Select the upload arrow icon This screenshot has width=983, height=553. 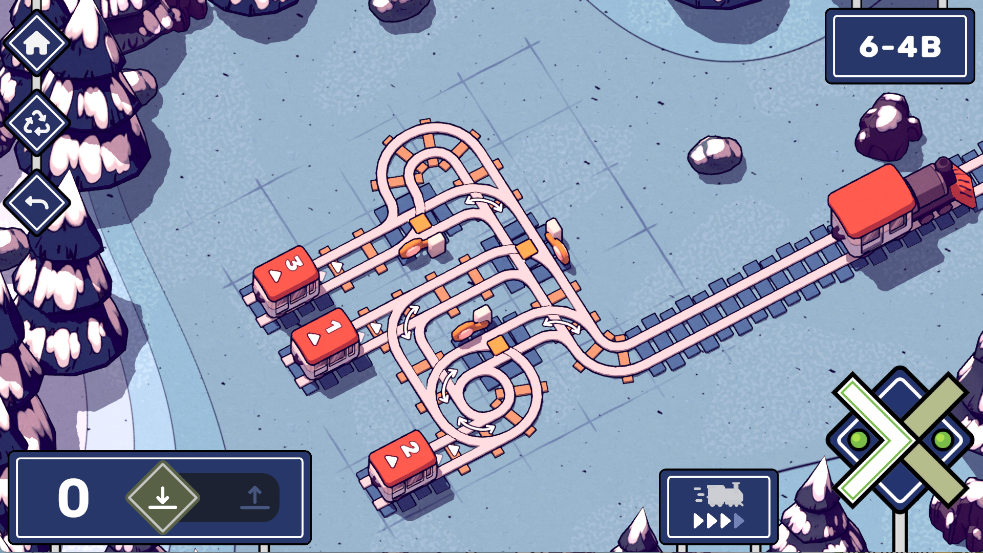click(x=254, y=497)
